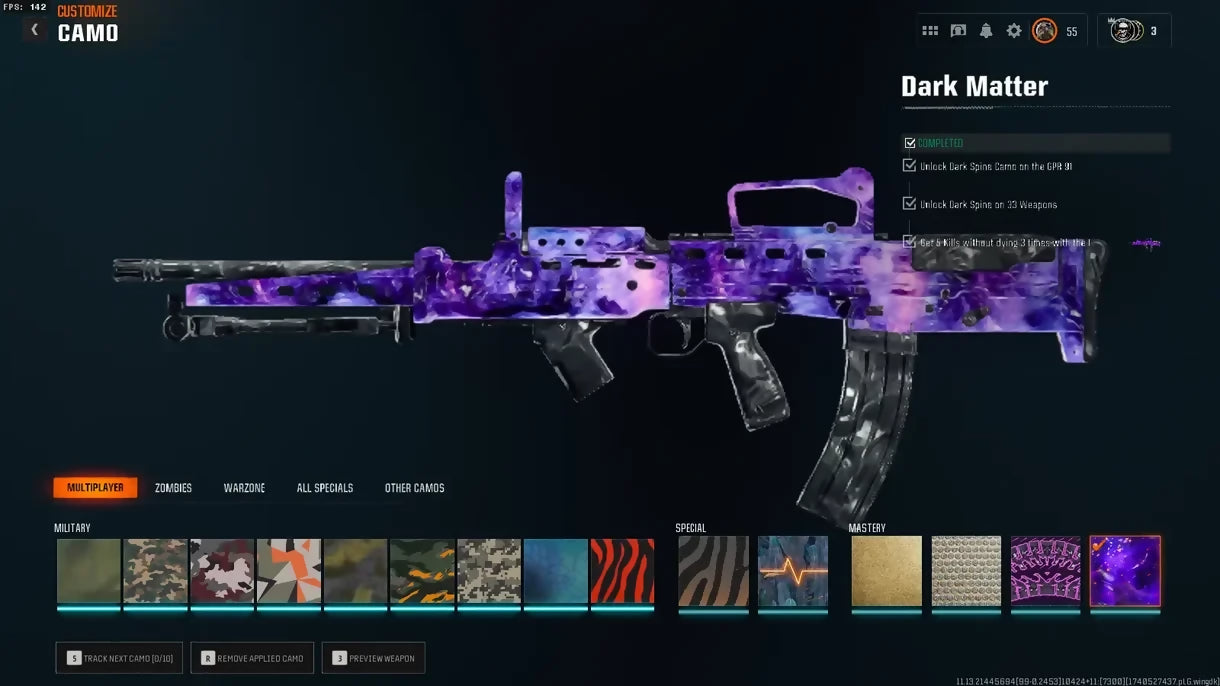The image size is (1220, 686).
Task: Open the settings gear icon
Action: point(1014,31)
